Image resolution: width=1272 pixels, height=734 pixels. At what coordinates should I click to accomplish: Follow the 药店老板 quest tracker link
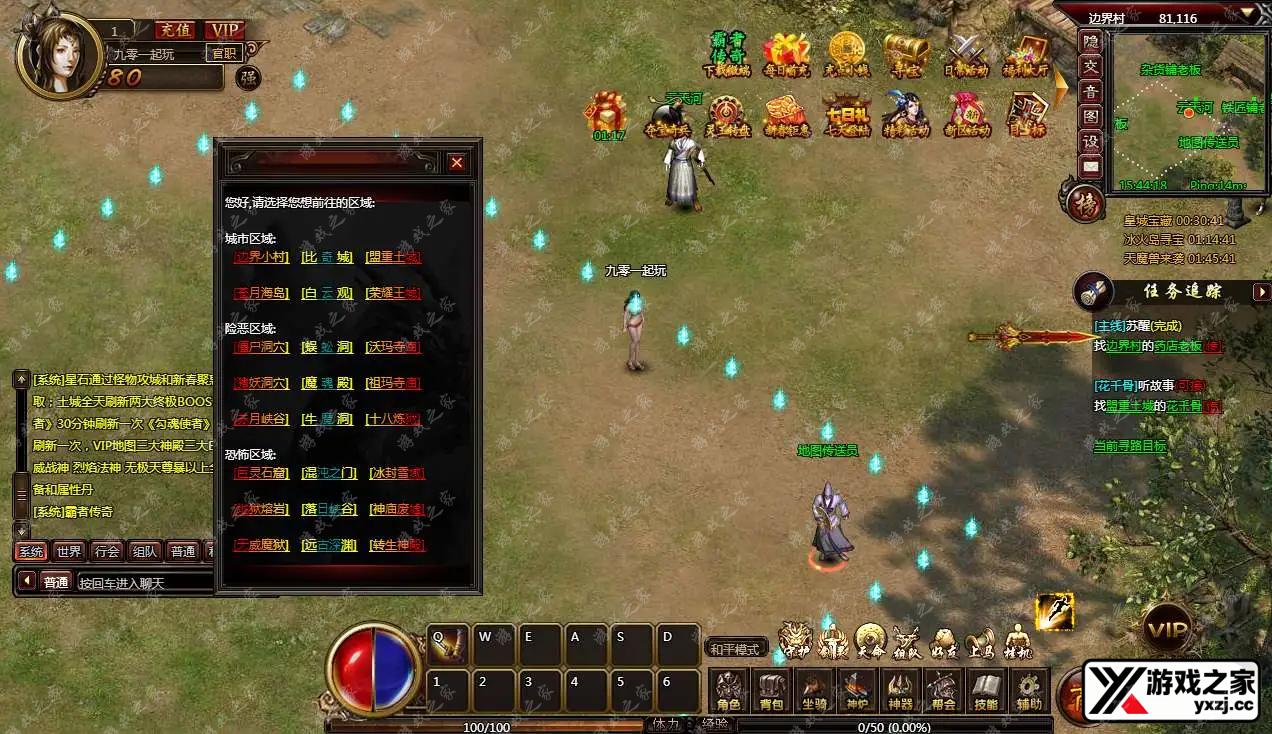click(1179, 346)
